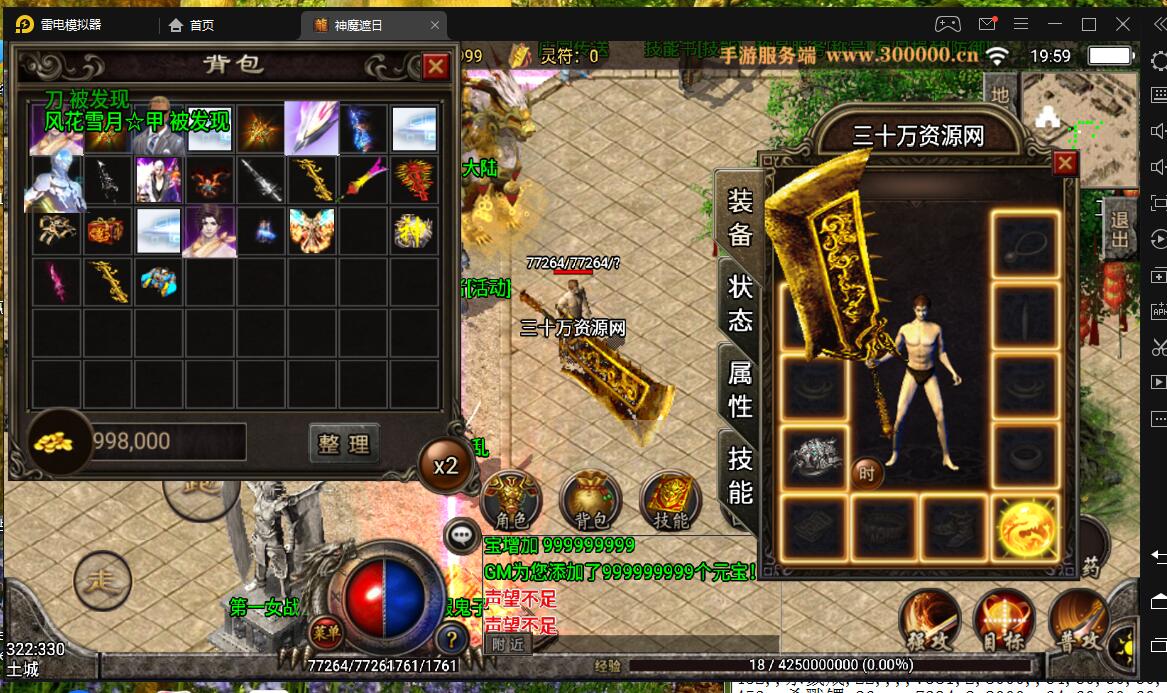This screenshot has width=1167, height=693.
Task: Open the 角色 character menu icon
Action: [x=511, y=499]
